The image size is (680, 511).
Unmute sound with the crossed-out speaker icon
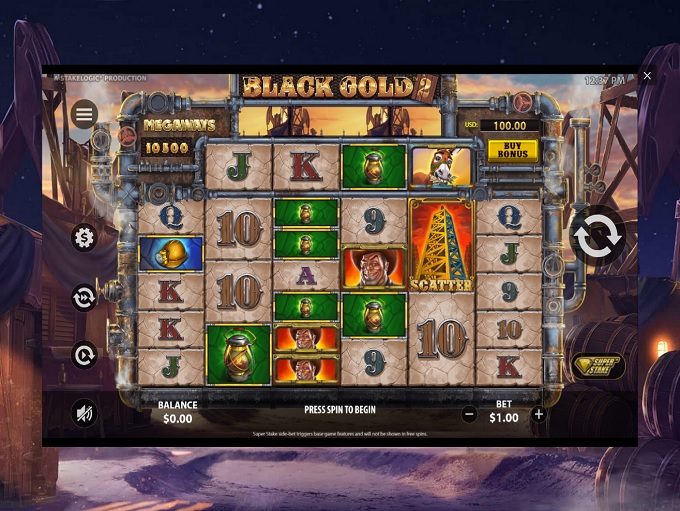[85, 413]
